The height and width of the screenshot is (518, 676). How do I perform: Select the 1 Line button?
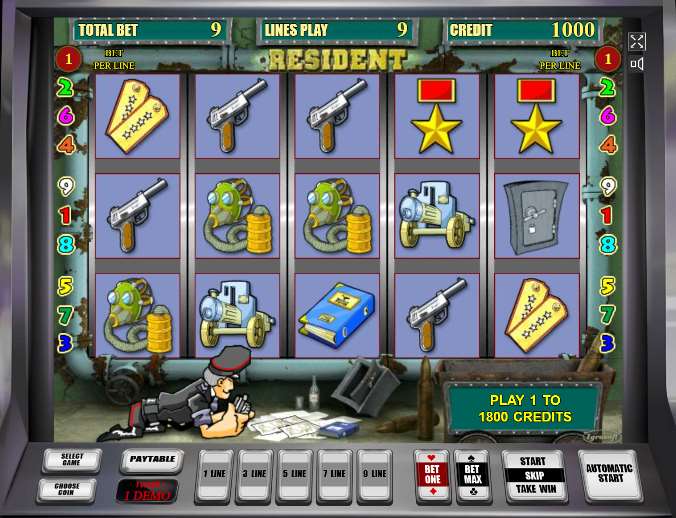[x=213, y=475]
